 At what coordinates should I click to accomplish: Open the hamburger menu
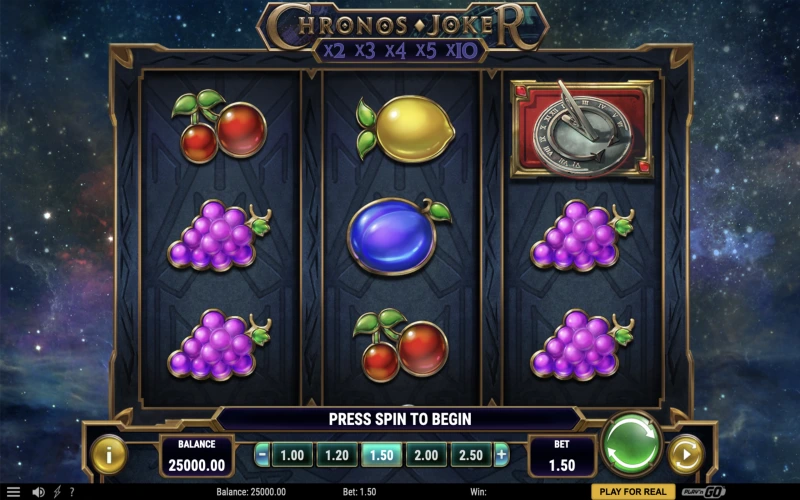pyautogui.click(x=13, y=492)
